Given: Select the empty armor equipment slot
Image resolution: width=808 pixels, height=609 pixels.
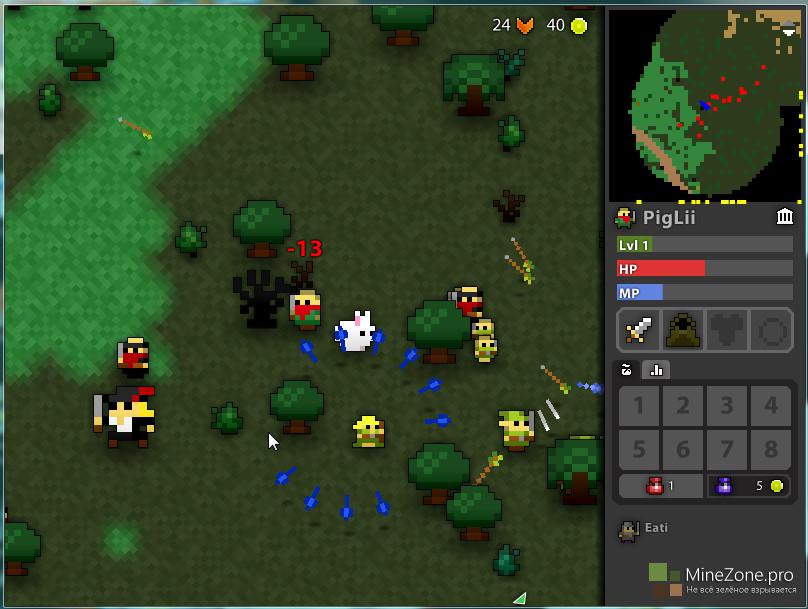Looking at the screenshot, I should [727, 329].
